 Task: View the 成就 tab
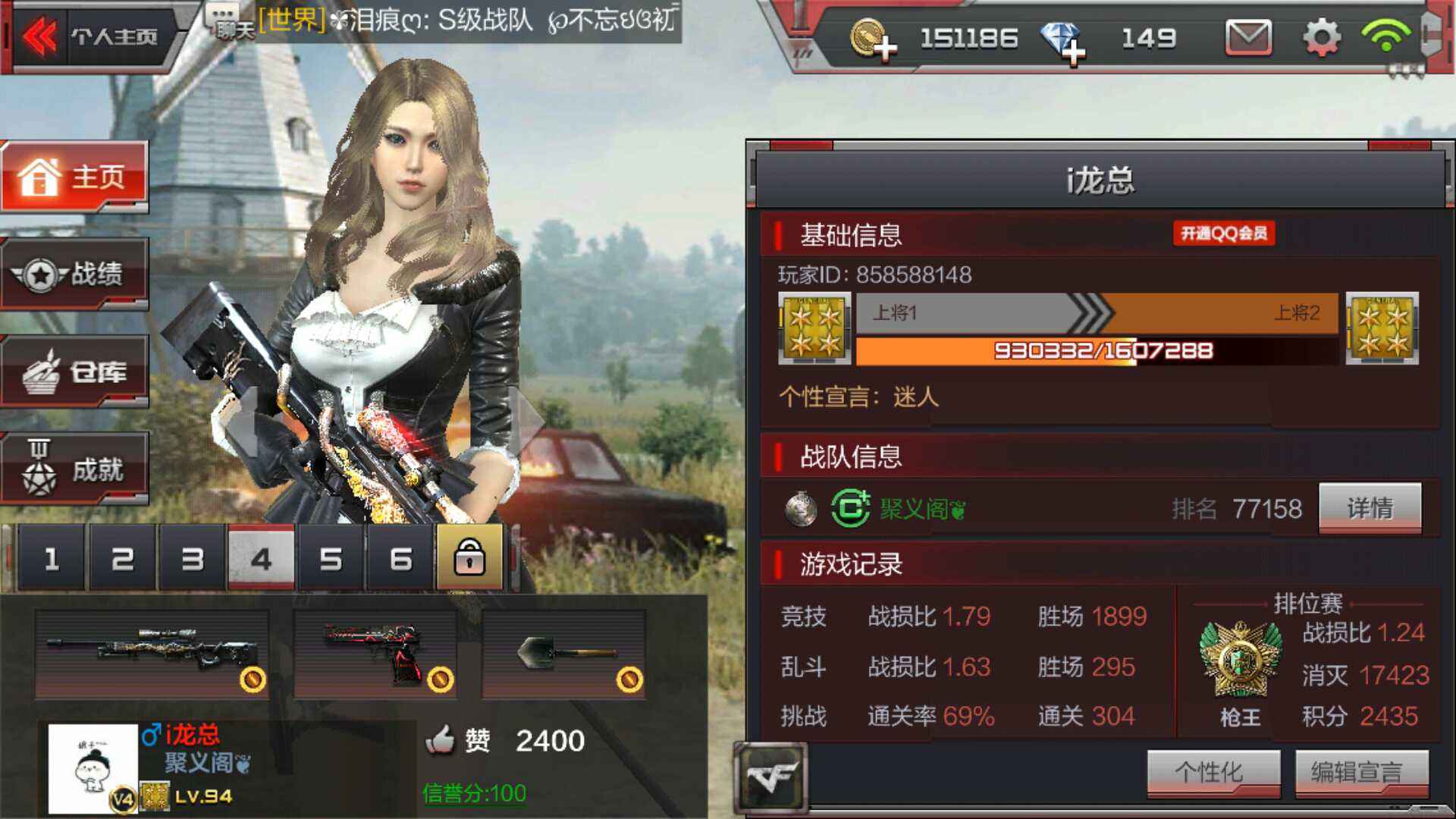click(74, 469)
